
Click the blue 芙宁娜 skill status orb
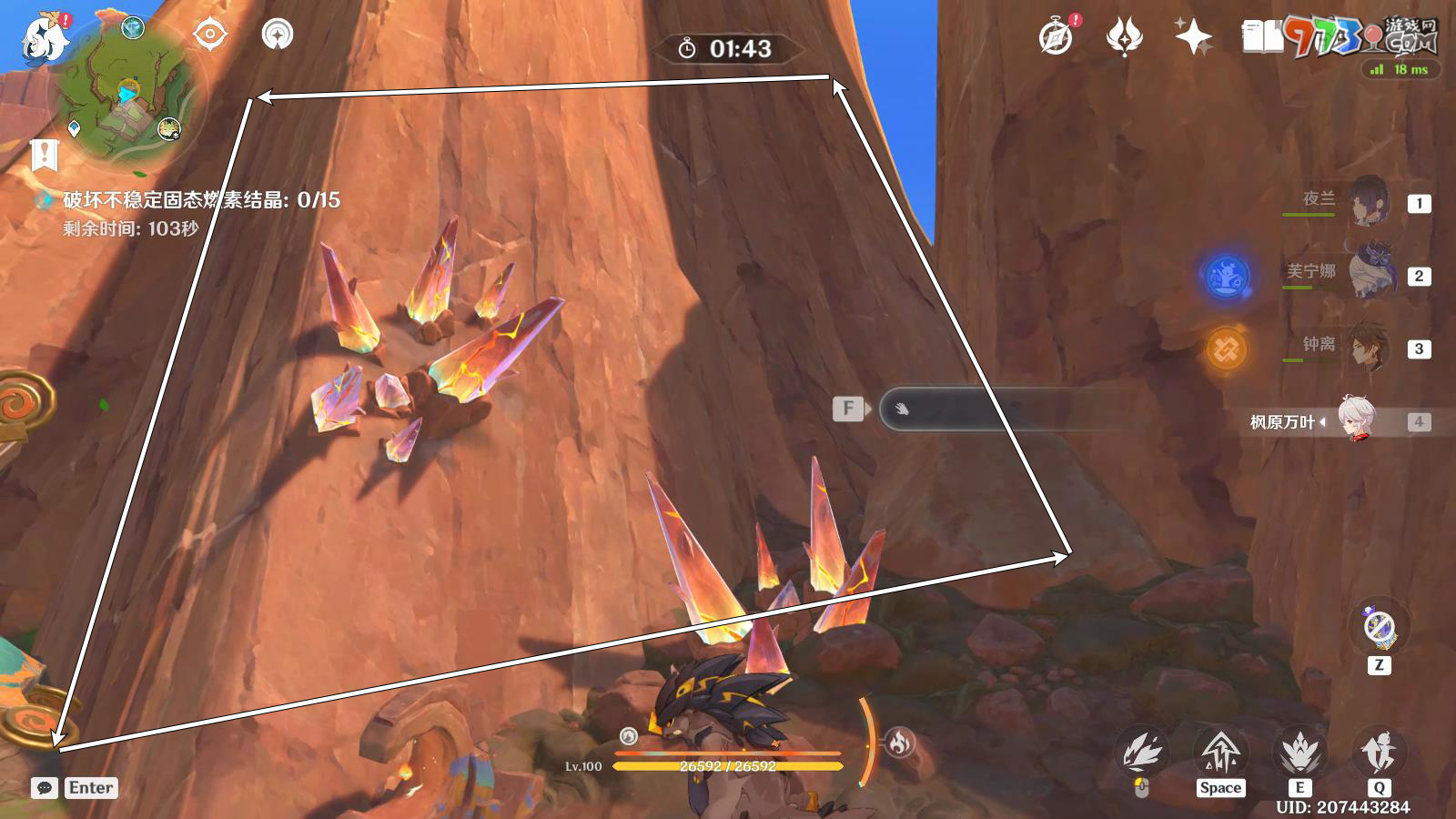1226,275
